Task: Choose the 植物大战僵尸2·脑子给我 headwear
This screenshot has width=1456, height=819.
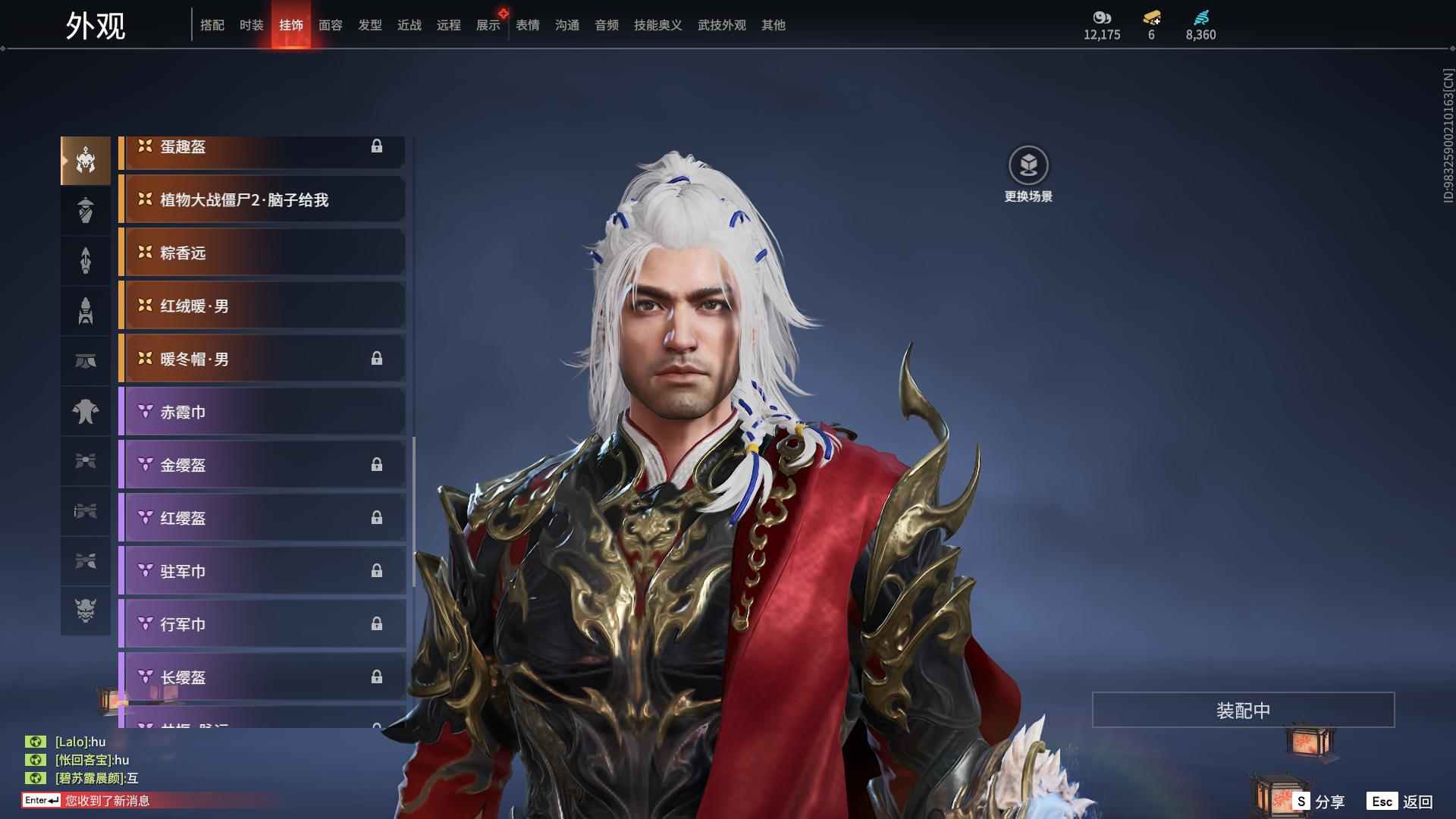Action: 262,200
